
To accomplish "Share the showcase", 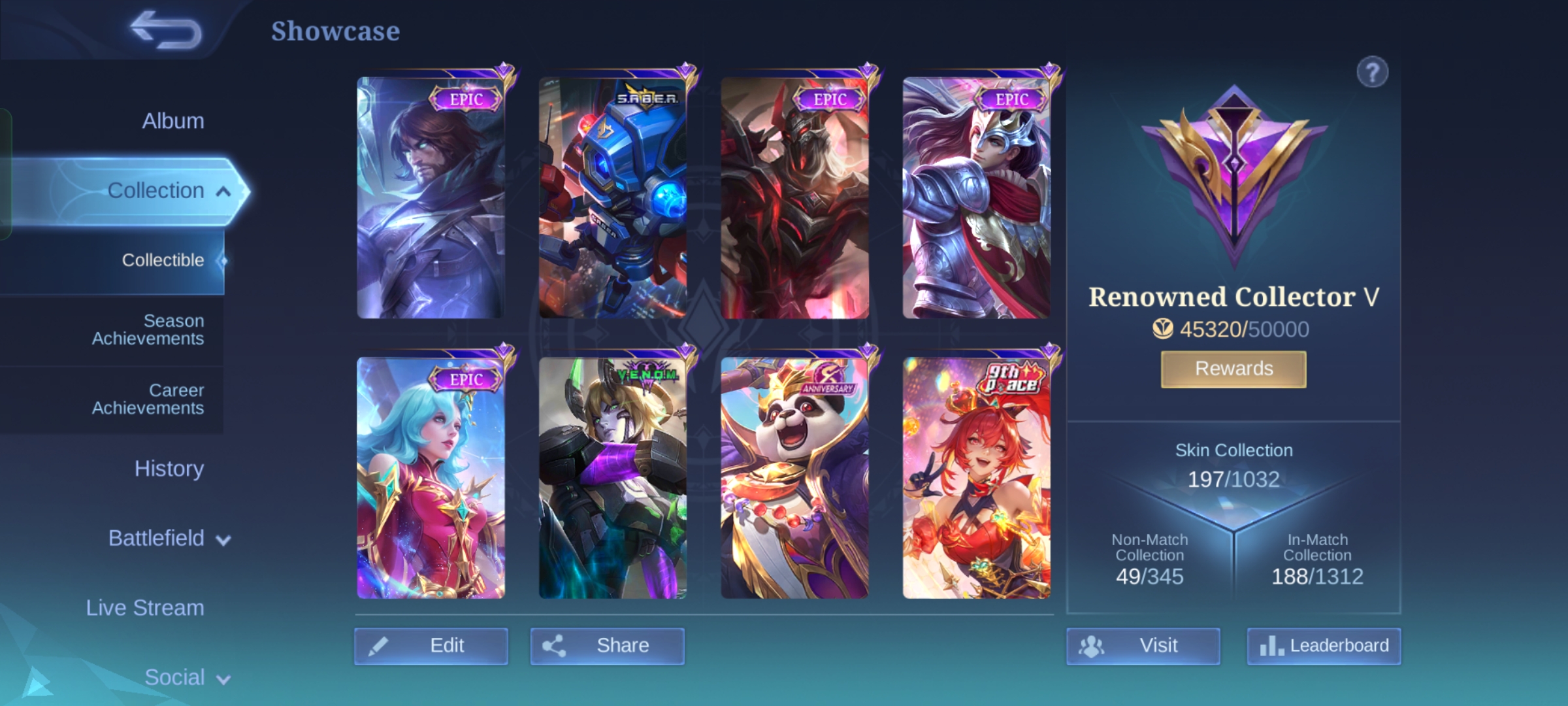I will (x=607, y=646).
